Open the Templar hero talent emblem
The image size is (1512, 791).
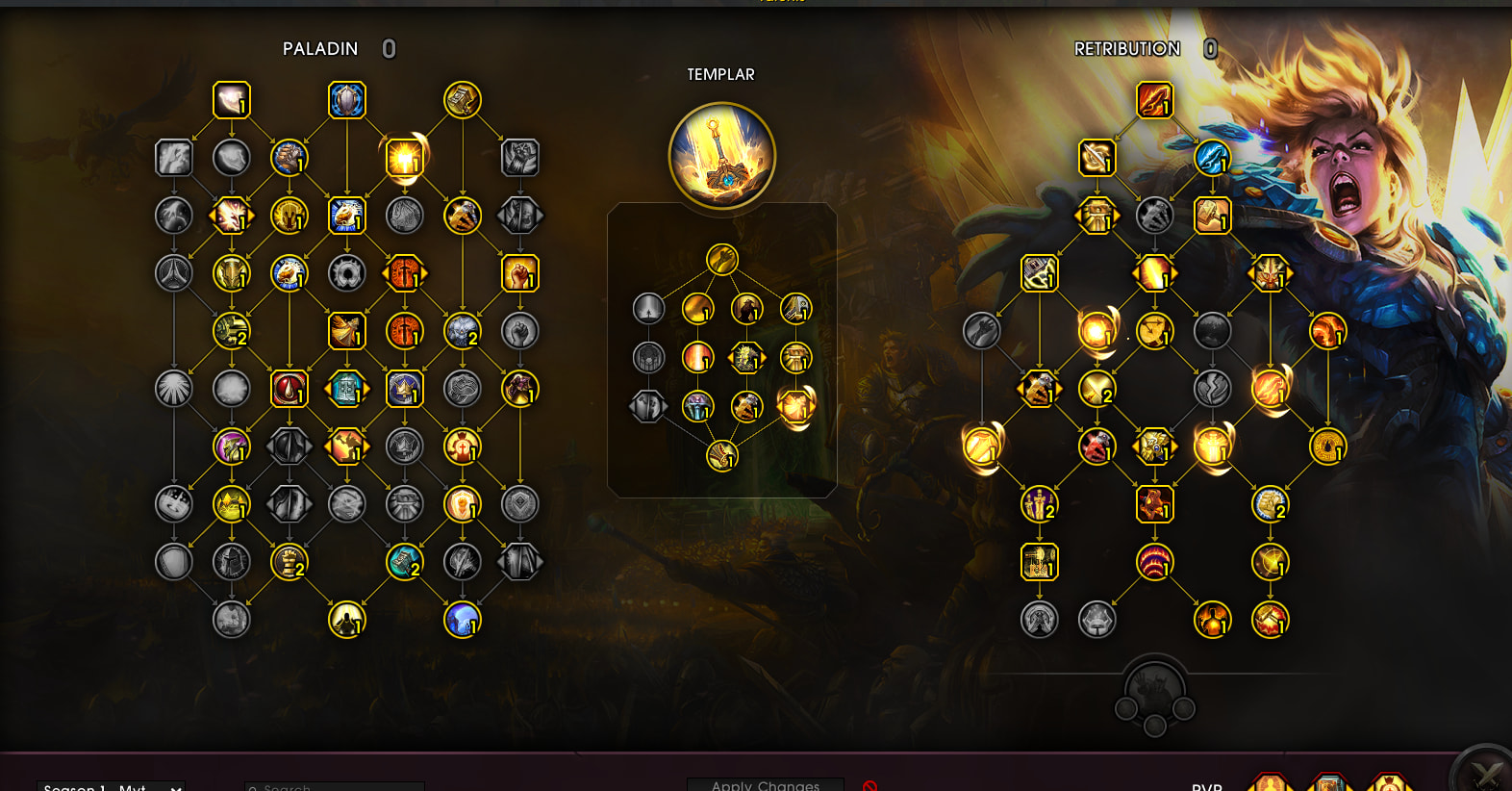coord(721,156)
